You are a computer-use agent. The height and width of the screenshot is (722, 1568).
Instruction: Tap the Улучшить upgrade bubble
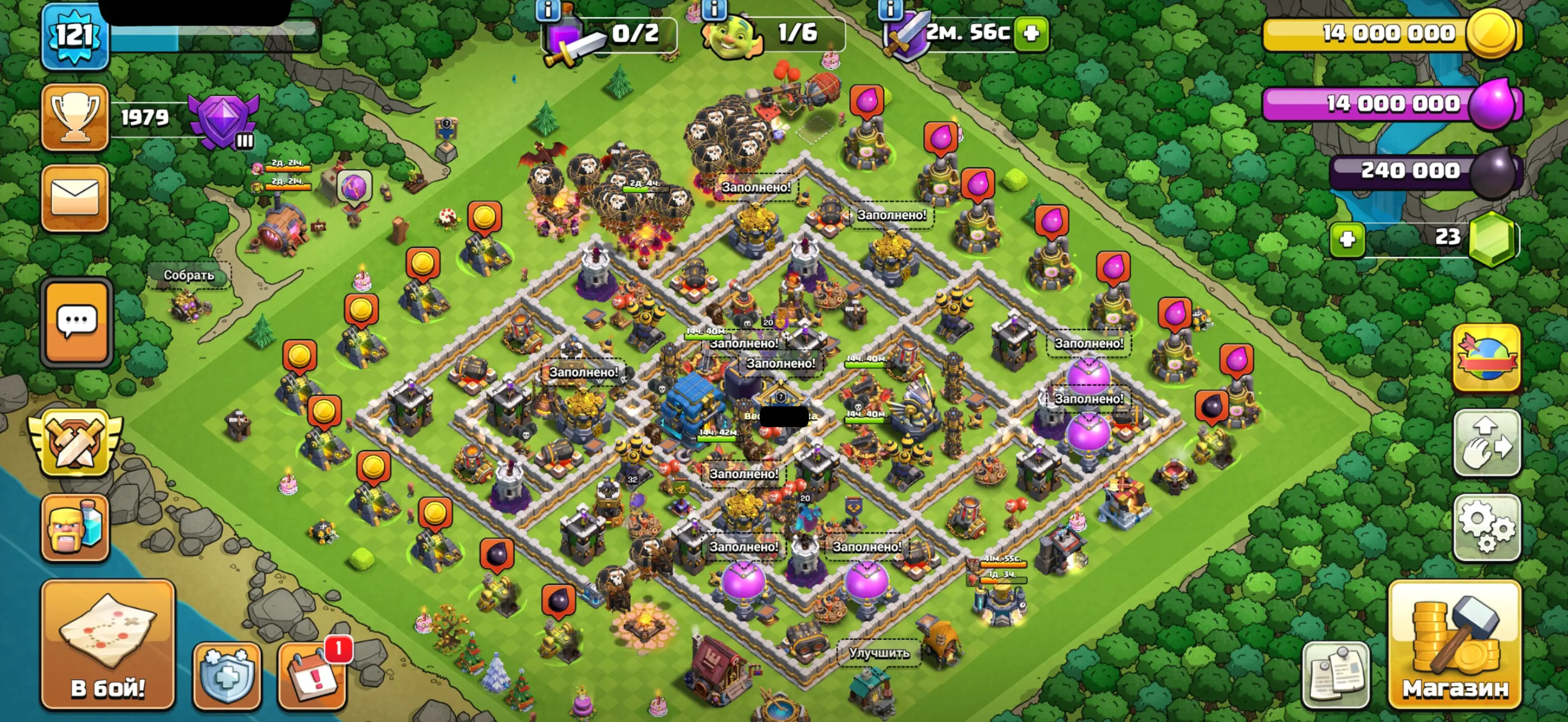879,653
